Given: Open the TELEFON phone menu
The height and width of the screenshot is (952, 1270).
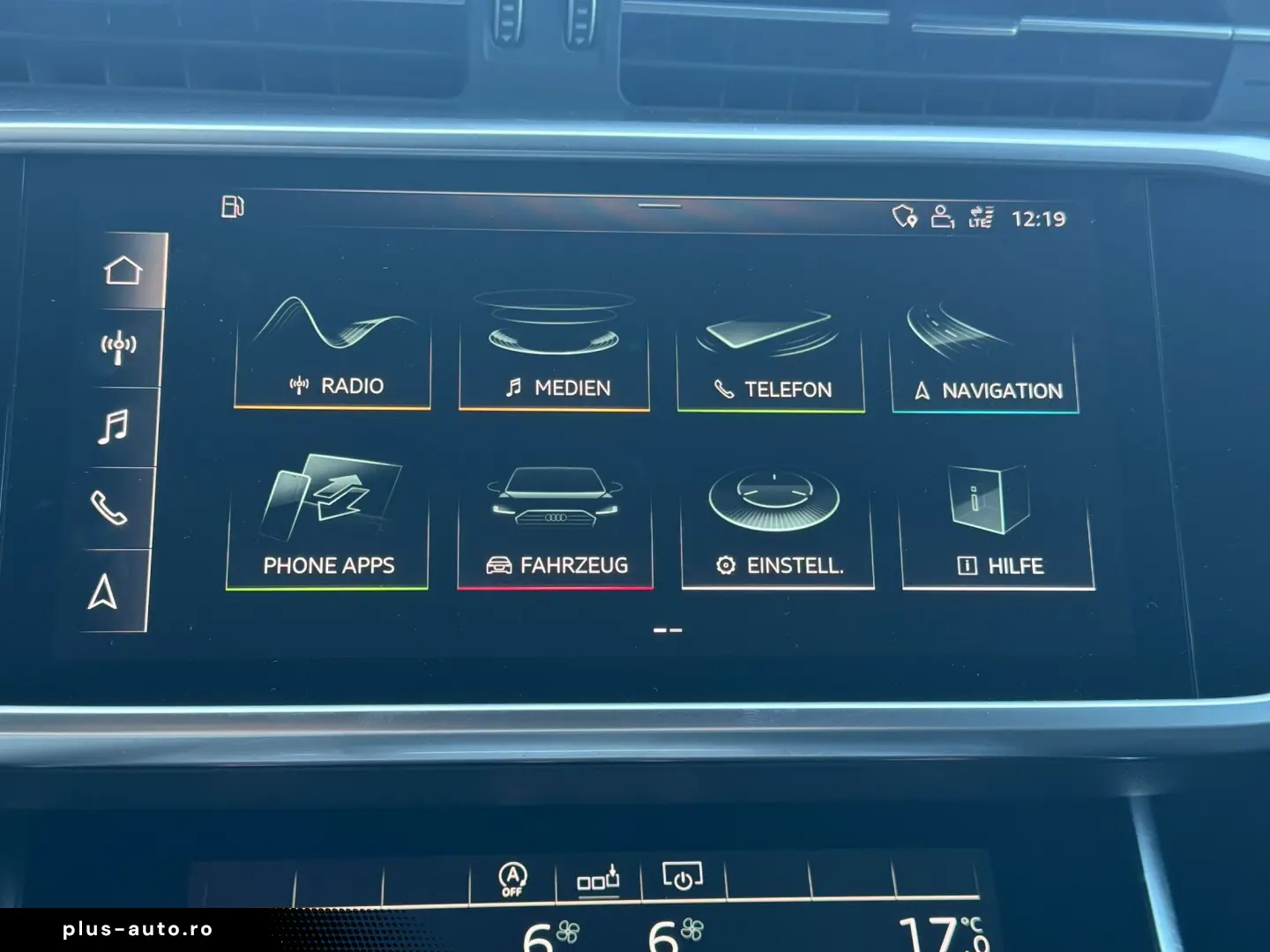Looking at the screenshot, I should tap(771, 355).
